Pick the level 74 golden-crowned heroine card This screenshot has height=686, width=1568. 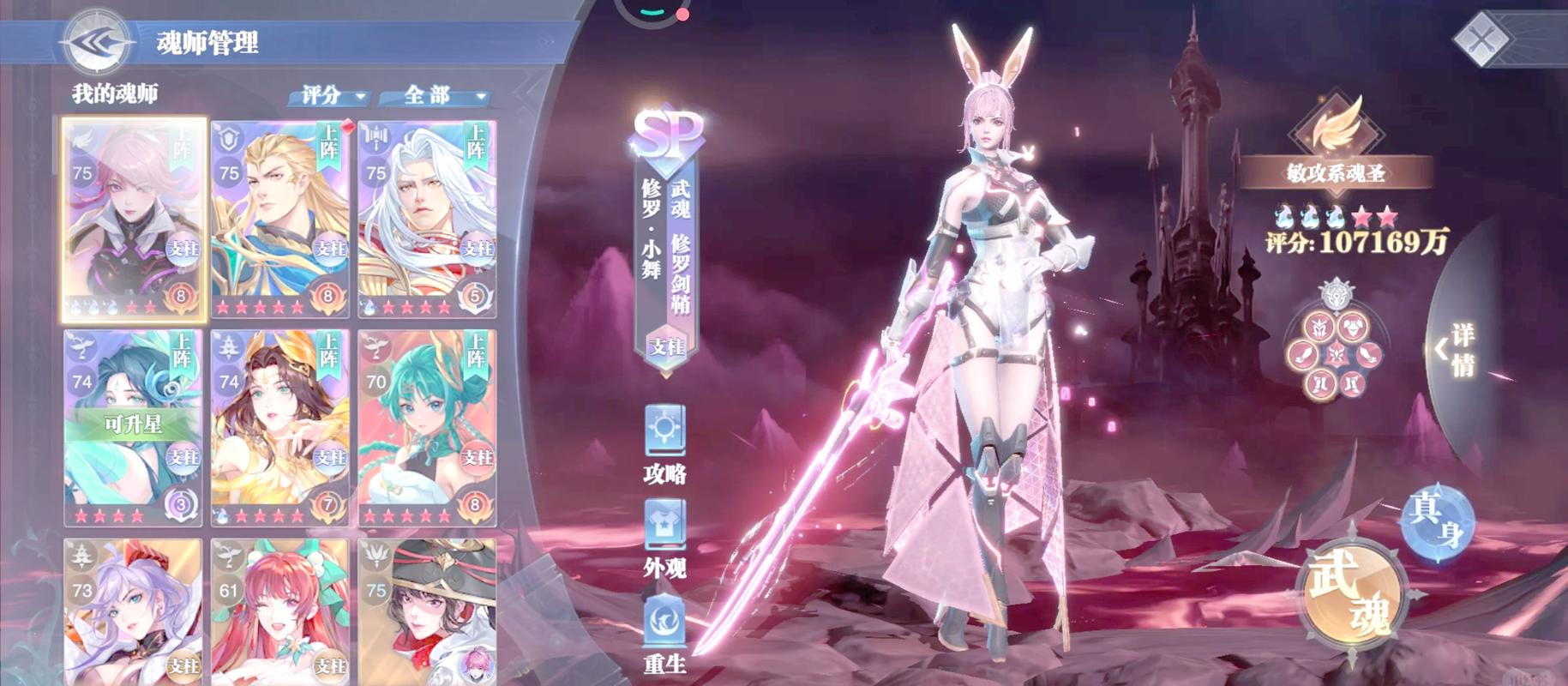[x=280, y=427]
